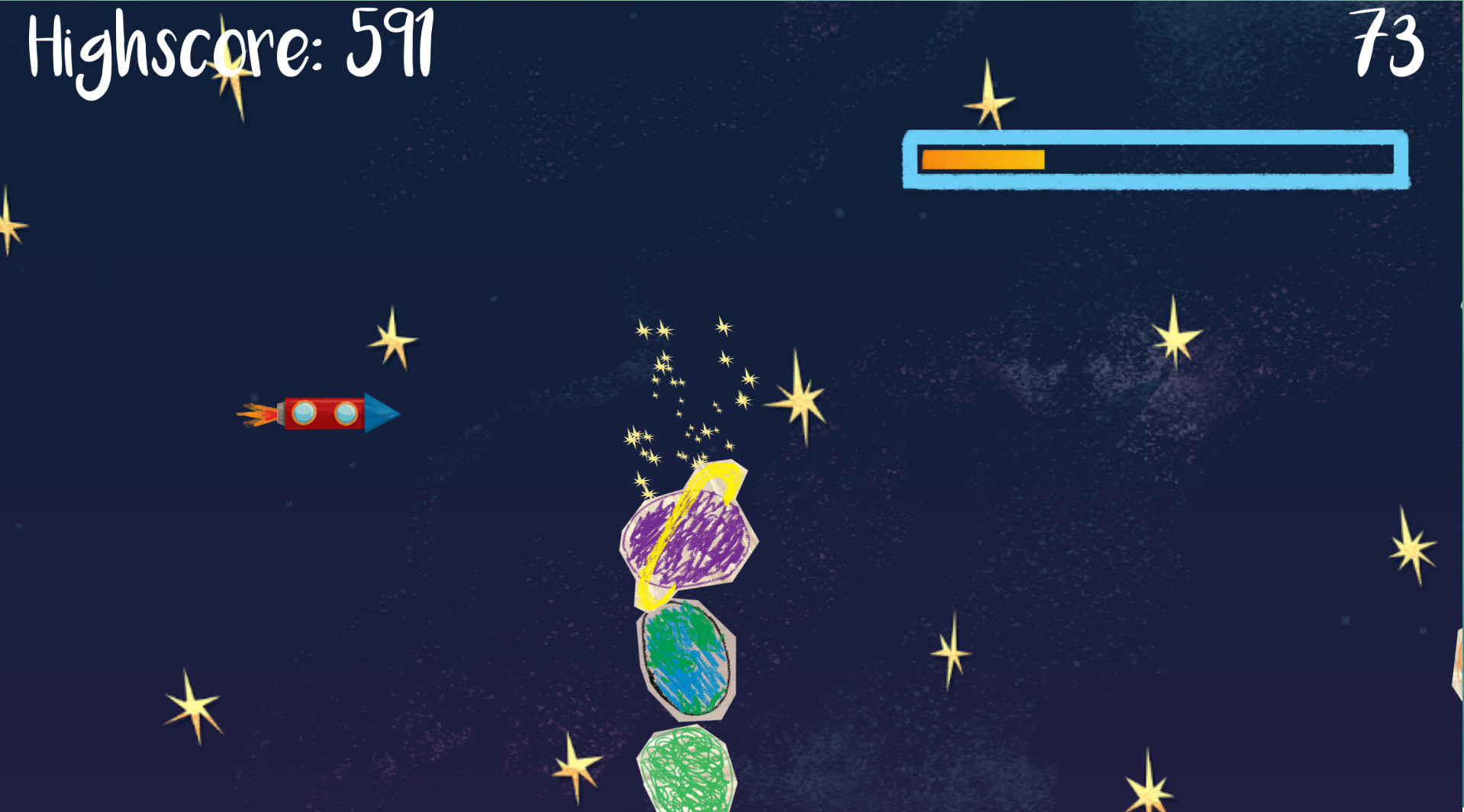Click the rocket's flame exhaust
Viewport: 1464px width, 812px height.
click(260, 413)
